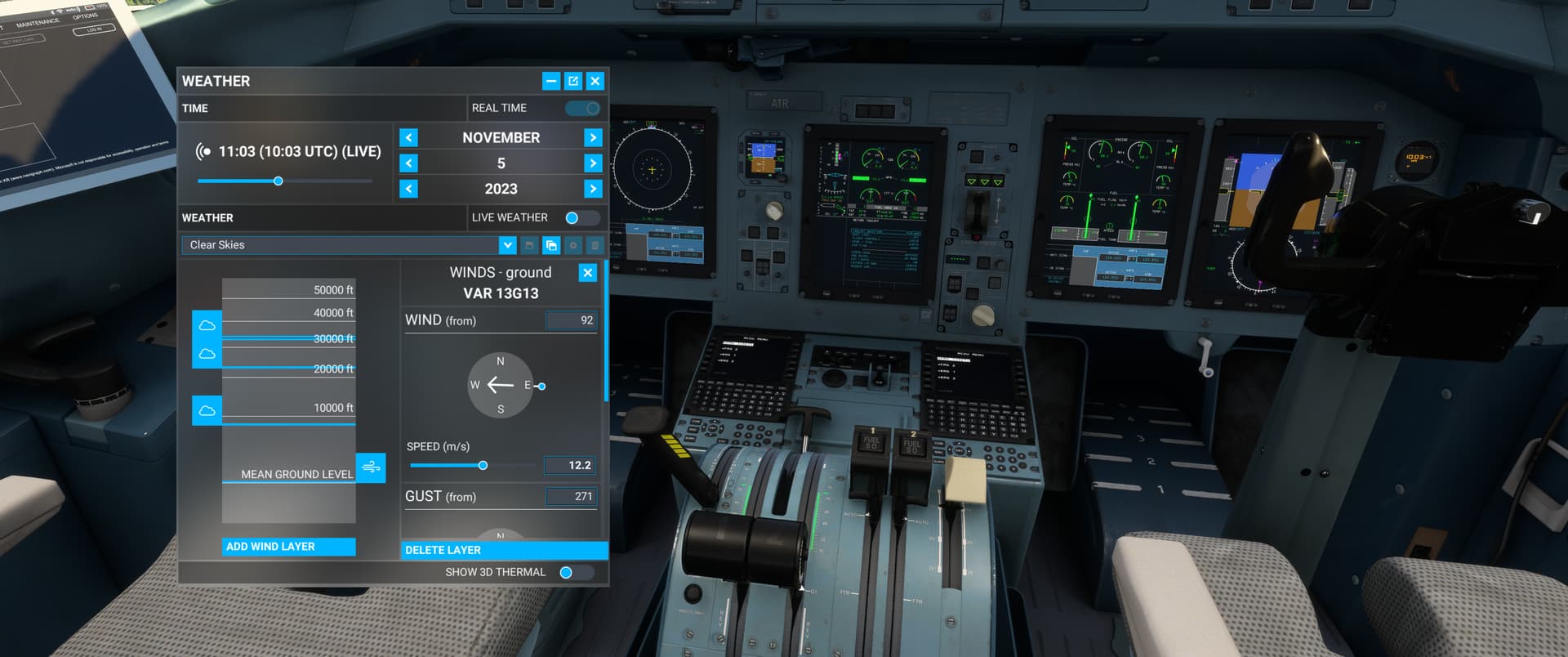Switch to the Maintenance tab on the tablet

point(37,20)
